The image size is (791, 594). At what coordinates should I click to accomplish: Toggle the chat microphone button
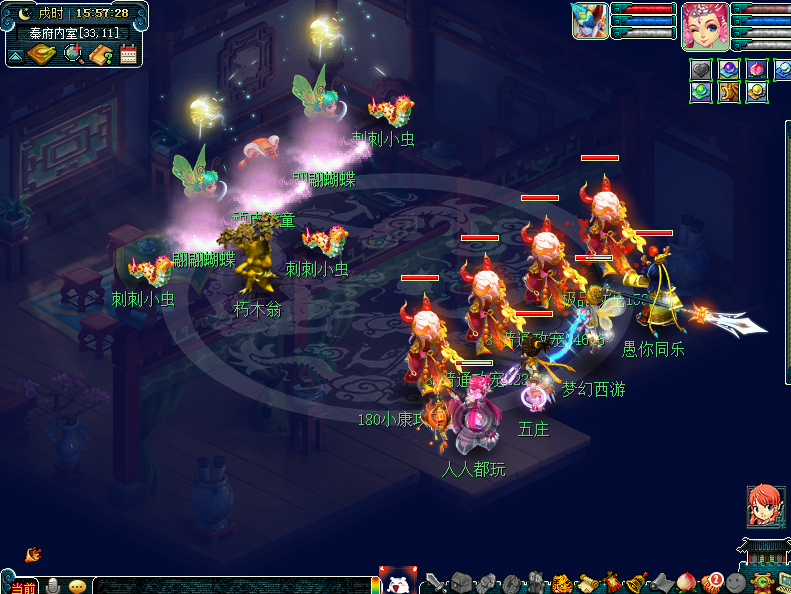[53, 586]
